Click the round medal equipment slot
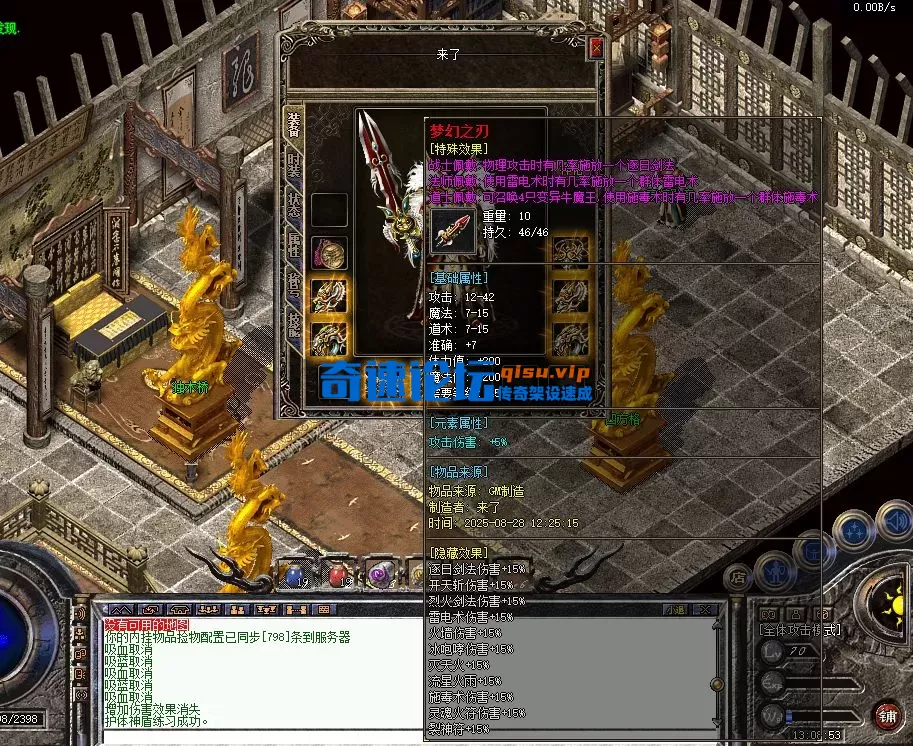The height and width of the screenshot is (746, 913). coord(329,252)
